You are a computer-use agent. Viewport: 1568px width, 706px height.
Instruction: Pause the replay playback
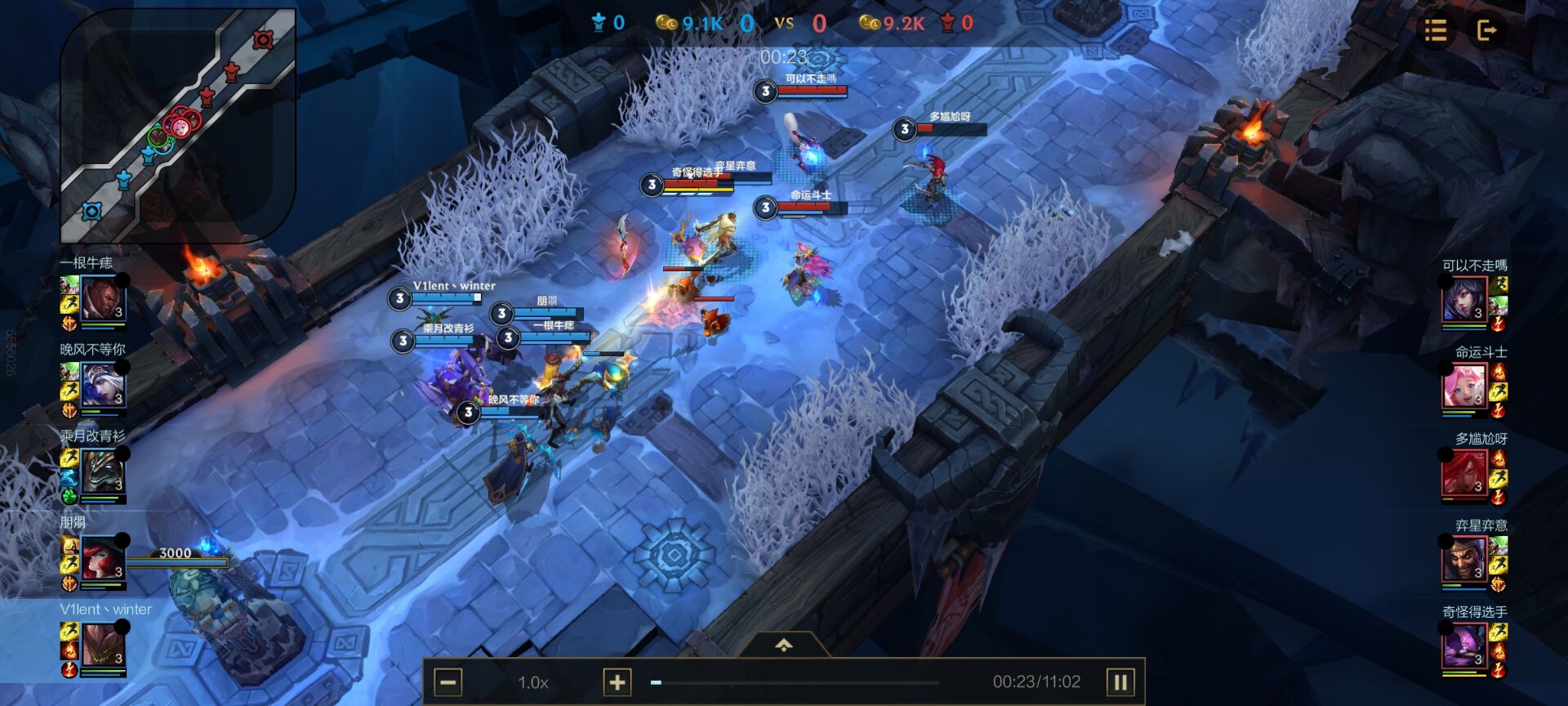click(x=1120, y=681)
